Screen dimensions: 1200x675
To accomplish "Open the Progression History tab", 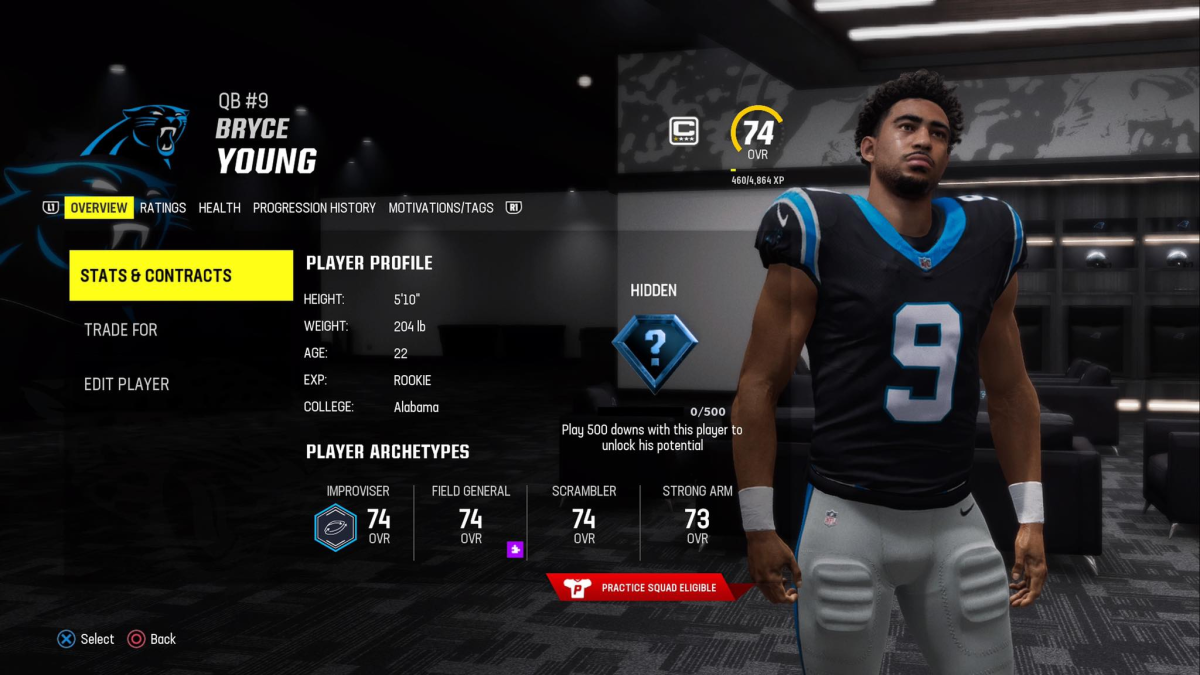I will pos(314,208).
